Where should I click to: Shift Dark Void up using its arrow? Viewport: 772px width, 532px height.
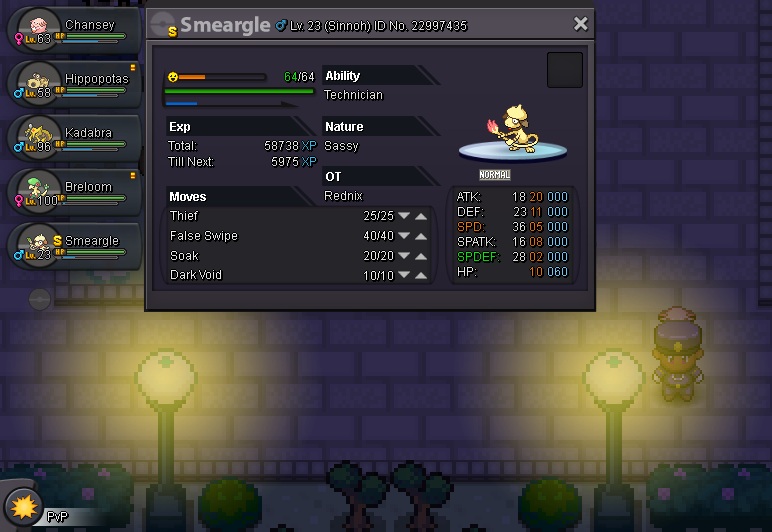[422, 275]
